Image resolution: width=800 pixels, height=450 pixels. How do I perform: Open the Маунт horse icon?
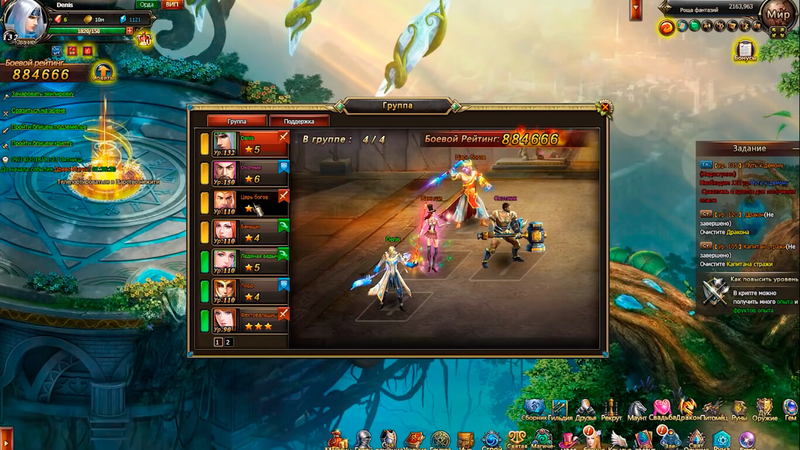638,406
